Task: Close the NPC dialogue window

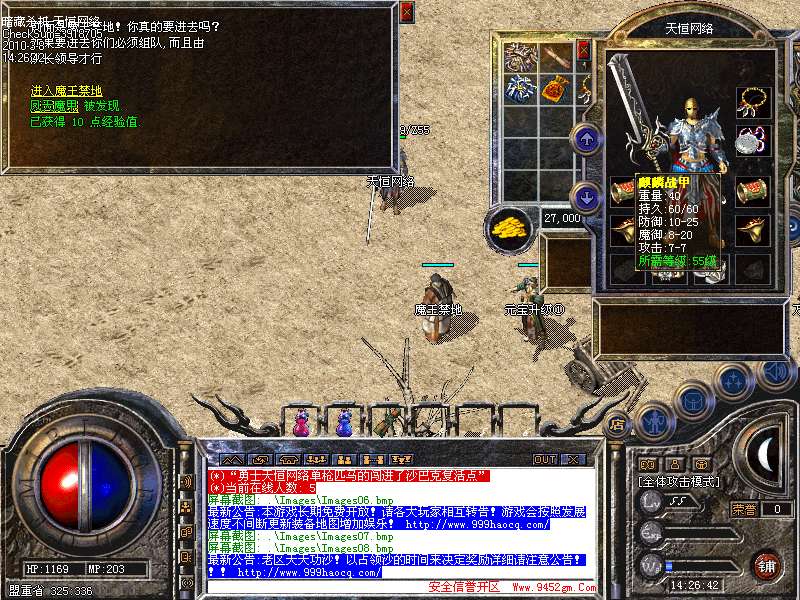Action: 406,13
